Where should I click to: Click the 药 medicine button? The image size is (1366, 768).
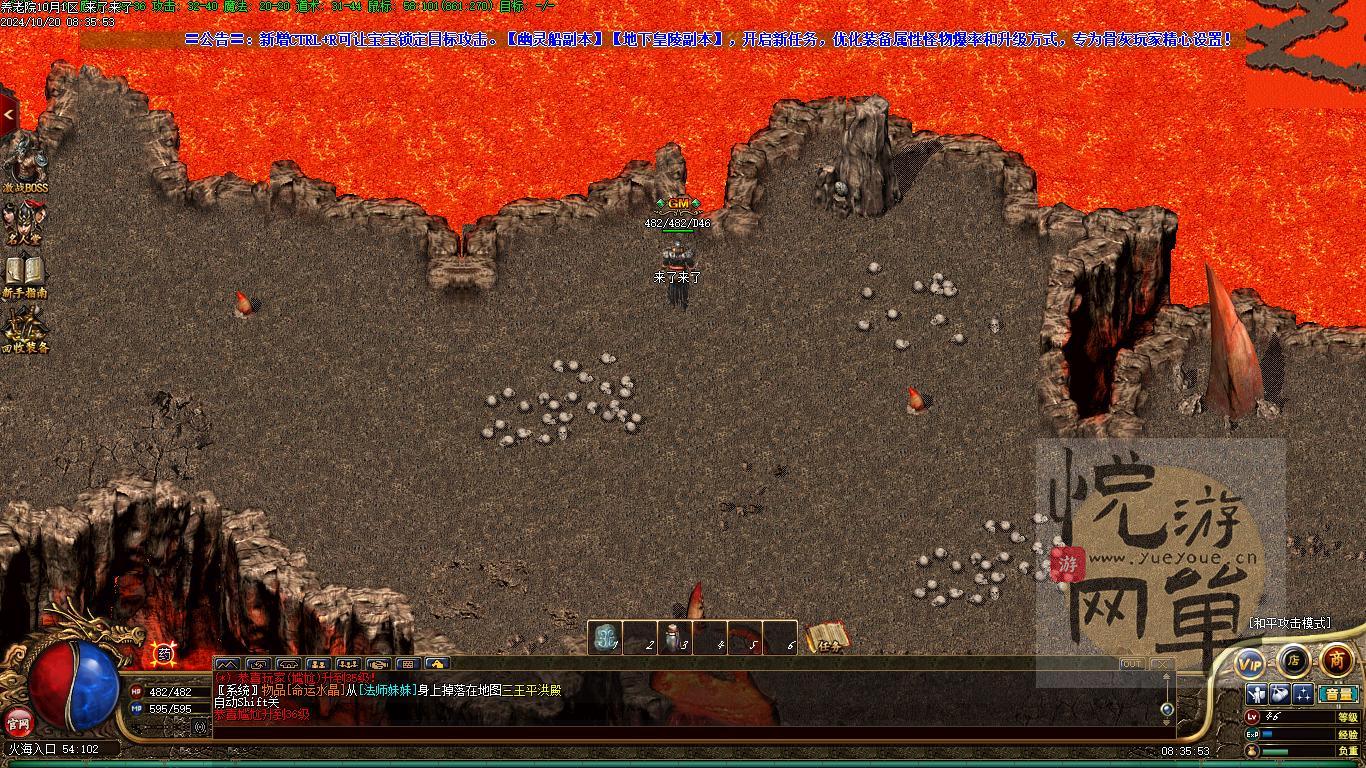(165, 654)
